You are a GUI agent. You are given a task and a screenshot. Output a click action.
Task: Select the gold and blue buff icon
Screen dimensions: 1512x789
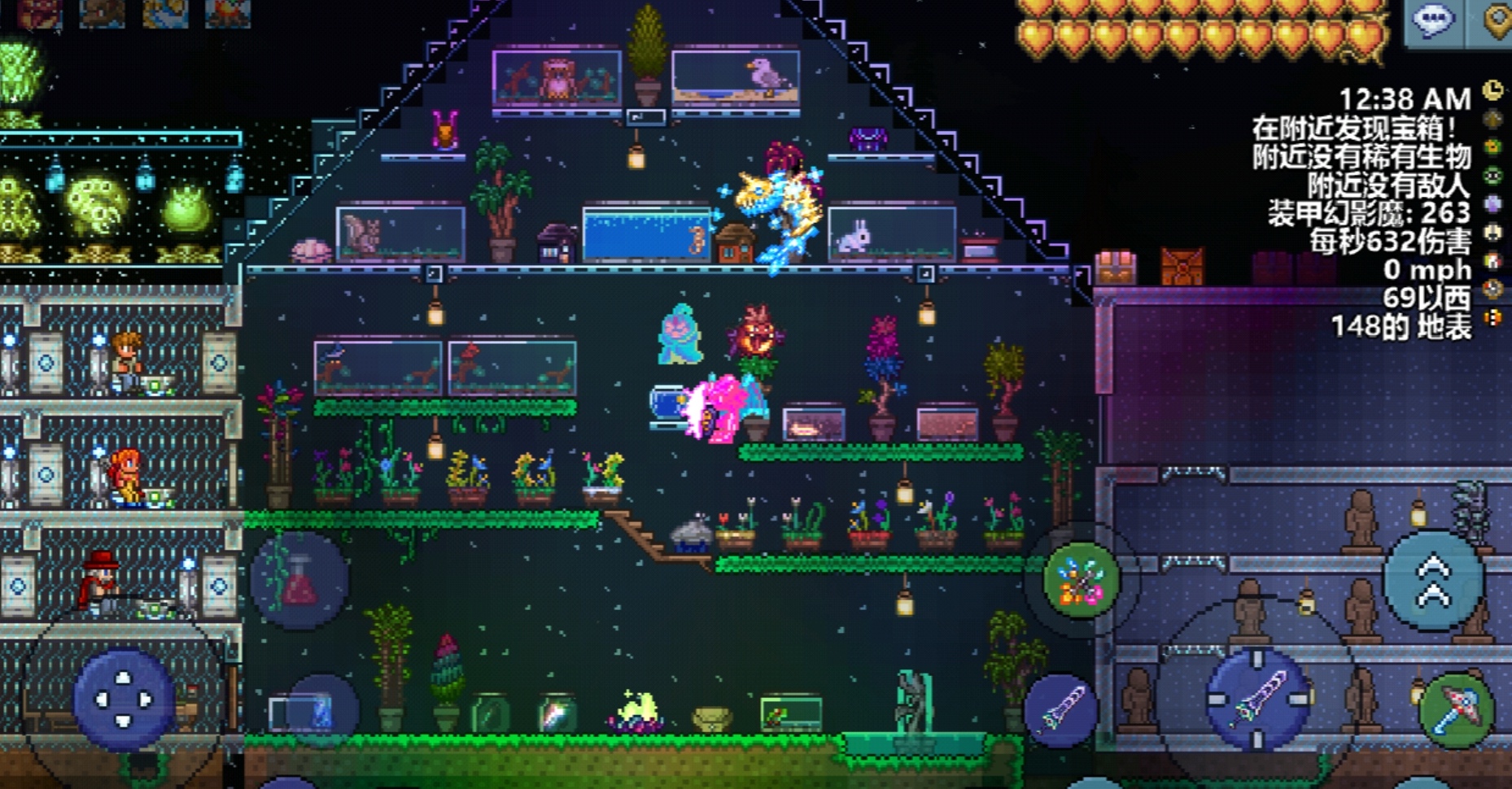pyautogui.click(x=165, y=14)
